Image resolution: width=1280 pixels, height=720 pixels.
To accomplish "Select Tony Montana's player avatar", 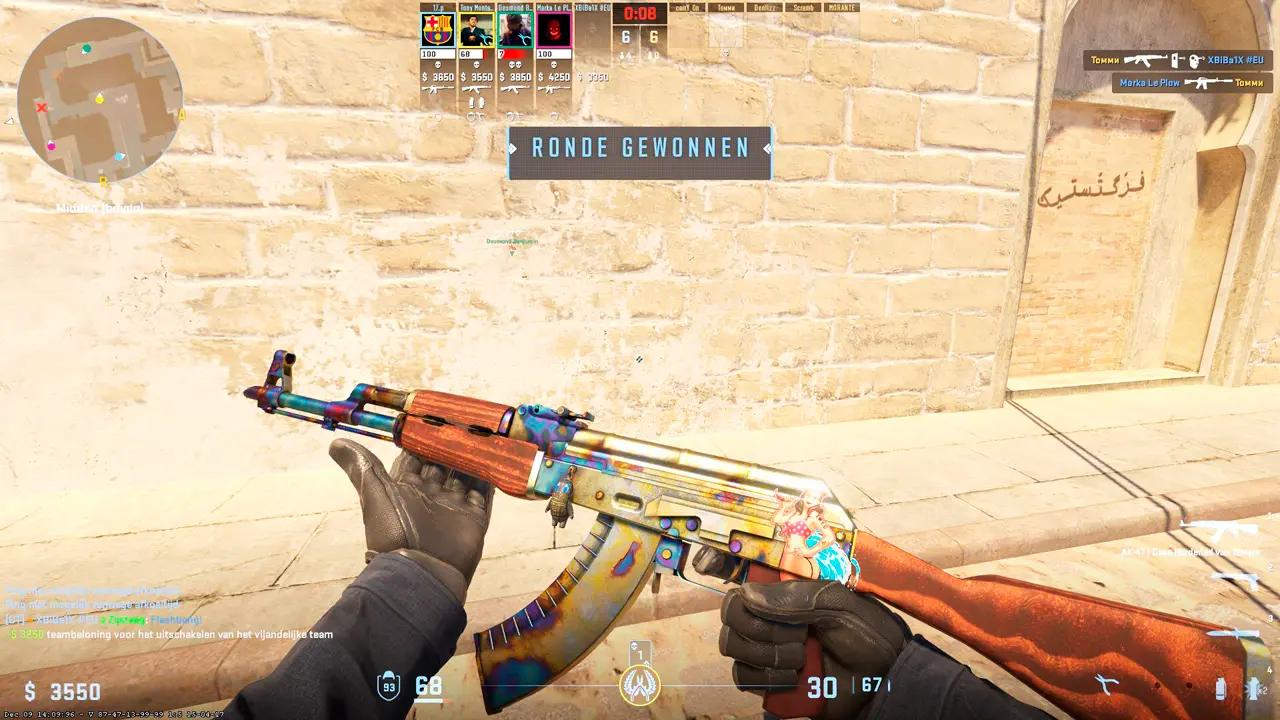I will pyautogui.click(x=477, y=30).
